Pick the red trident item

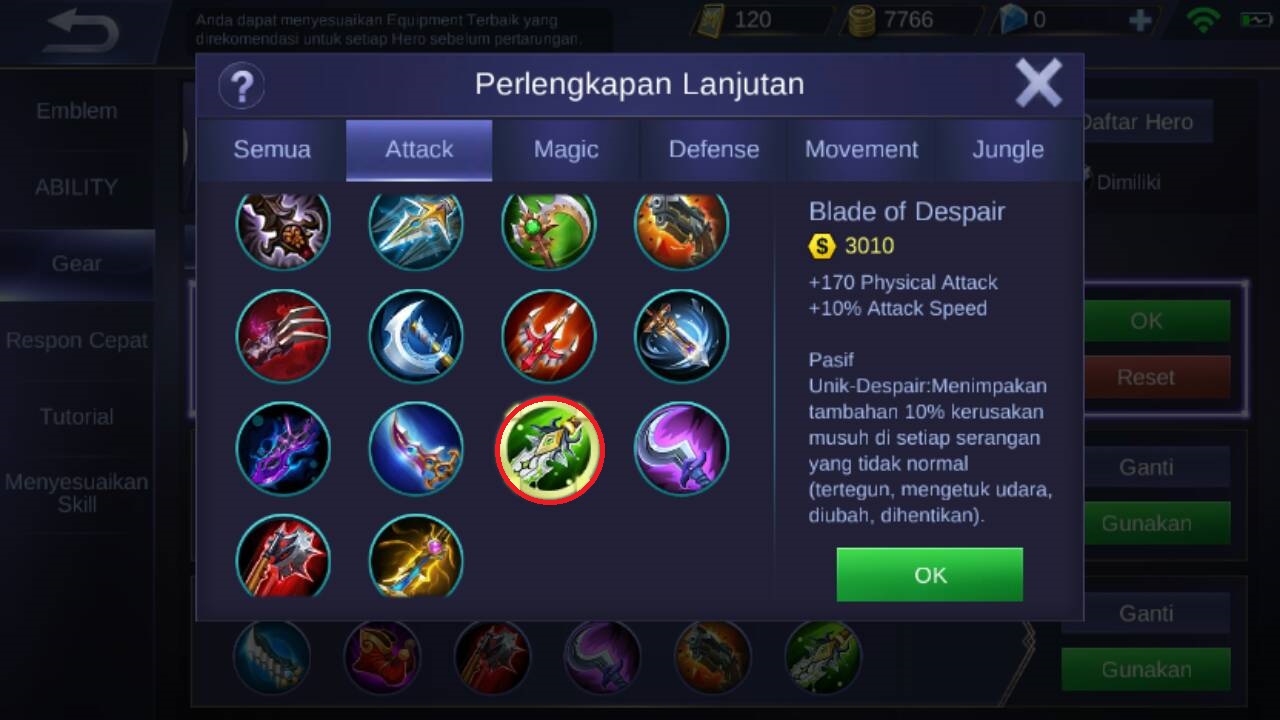[x=549, y=336]
